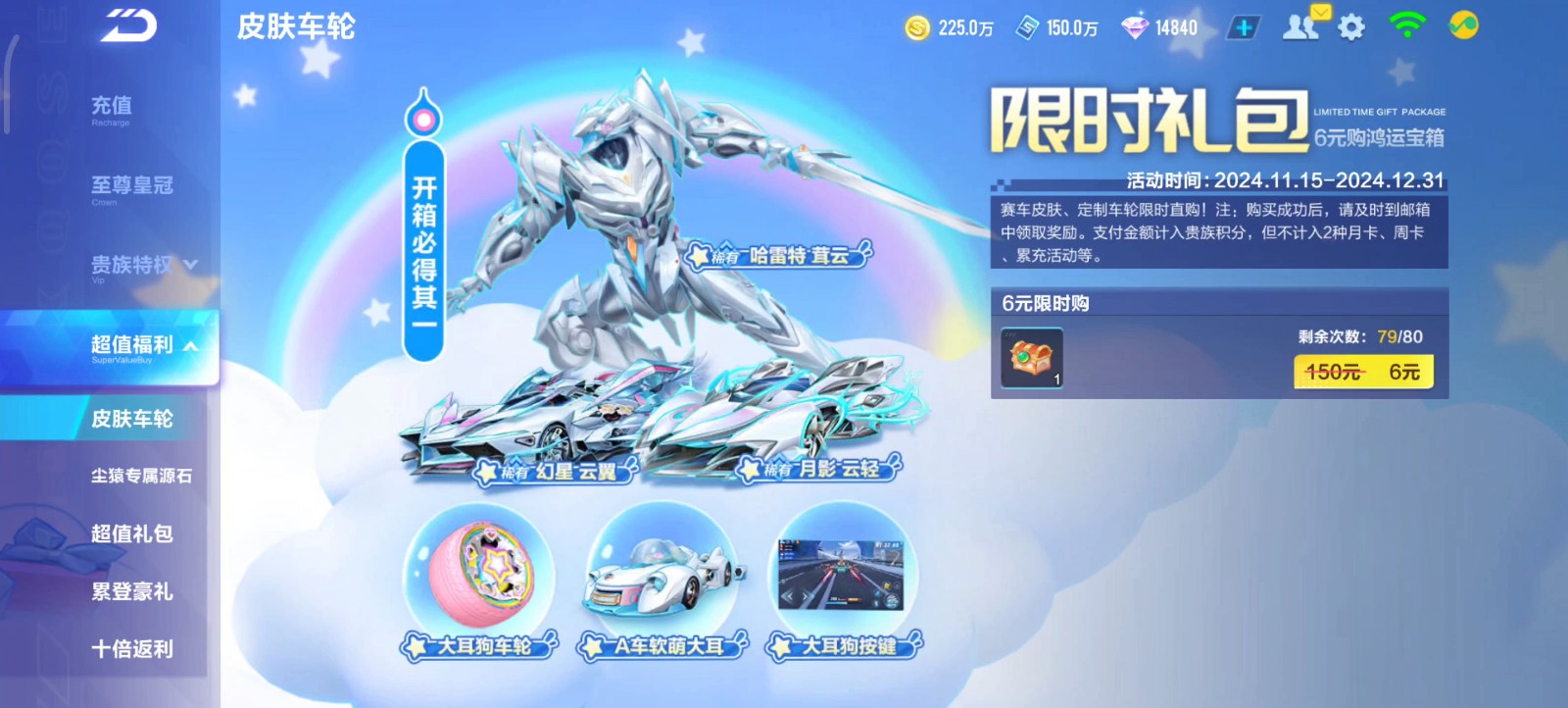Switch to the 皮肤车轮 tab
Screen dimensions: 1568x708
point(134,419)
